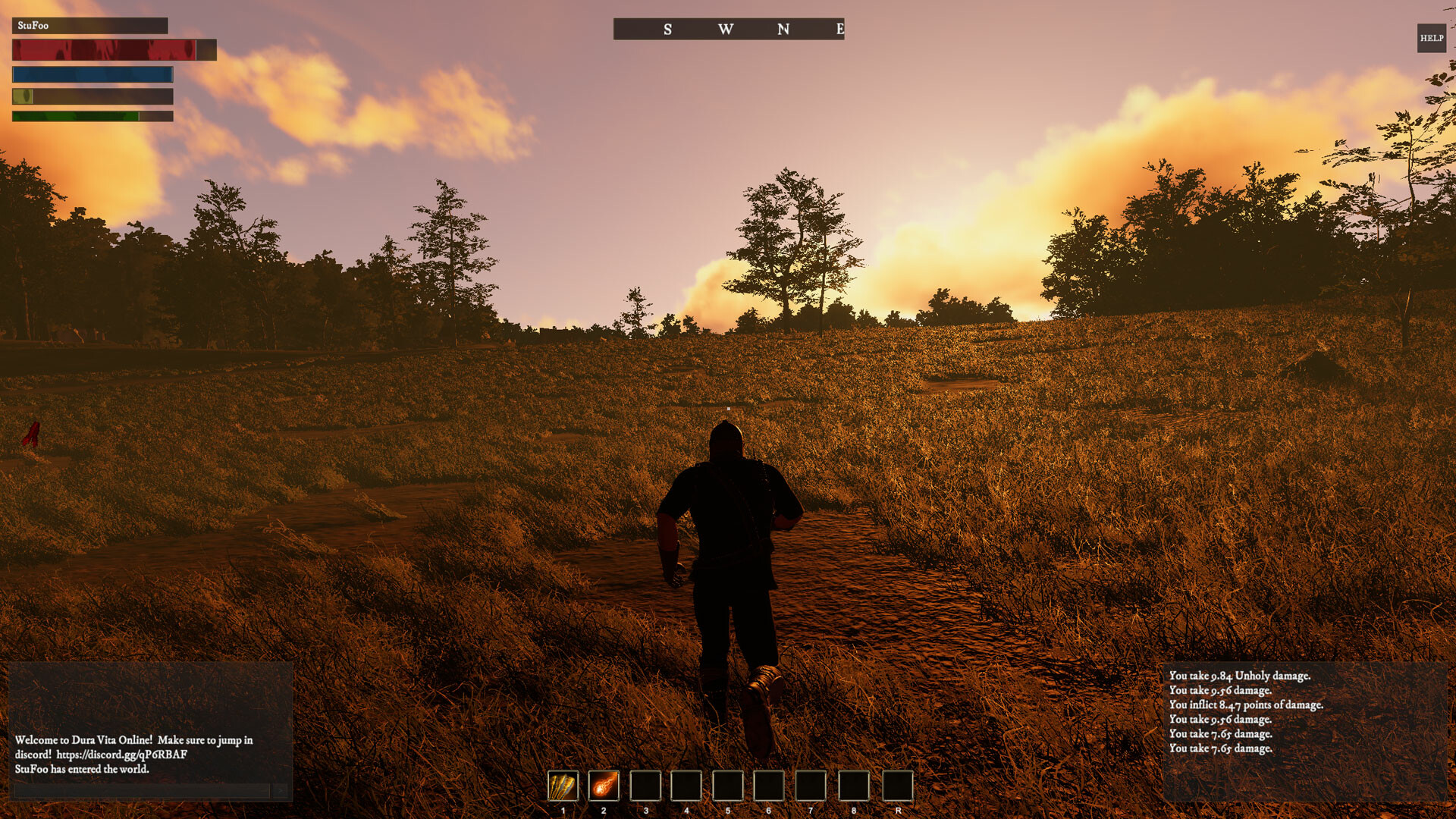
Task: Select the Unholy damage line in combat log
Action: pyautogui.click(x=1239, y=676)
